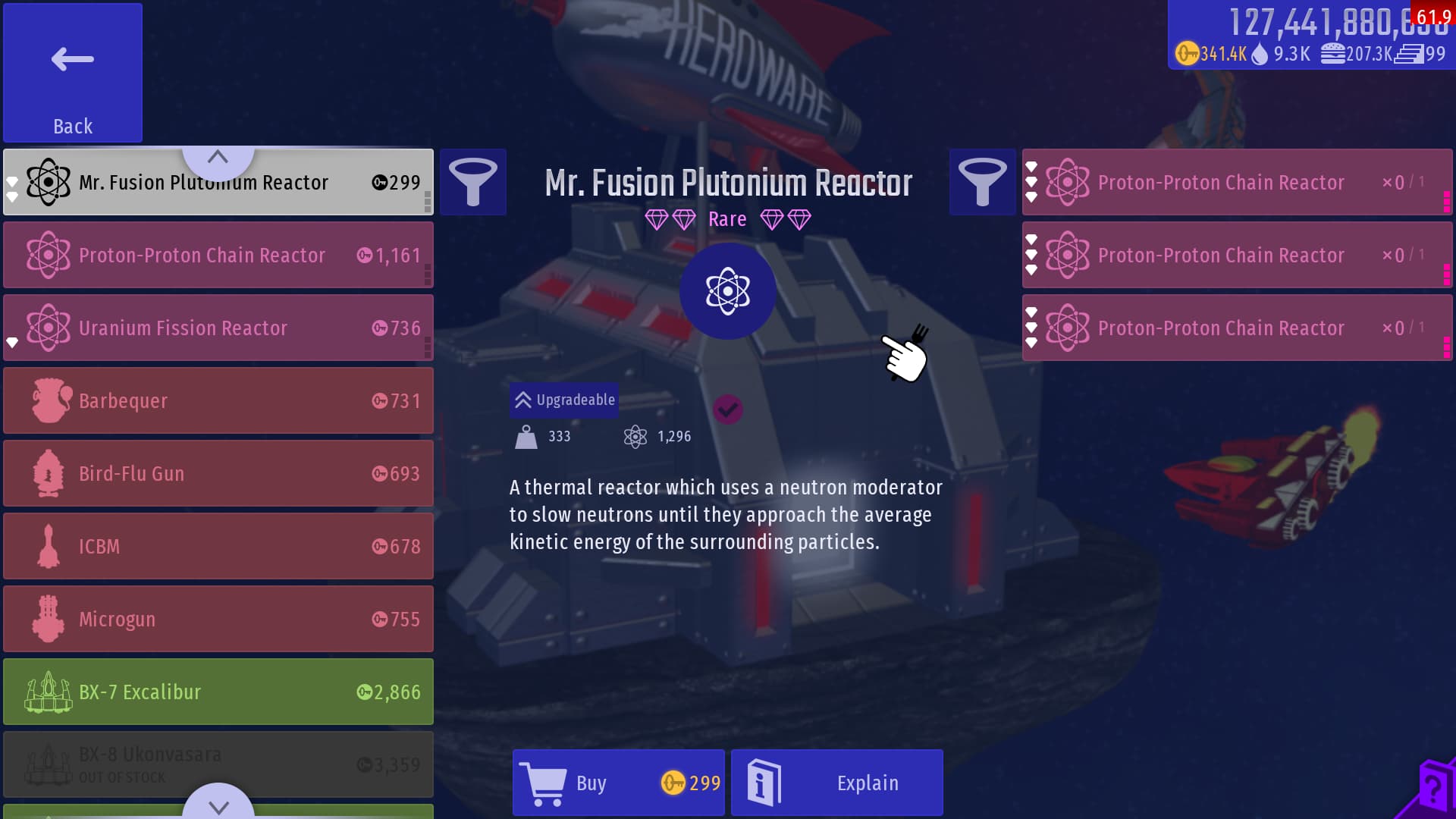Show the list's scroll-up arrow

tap(218, 158)
